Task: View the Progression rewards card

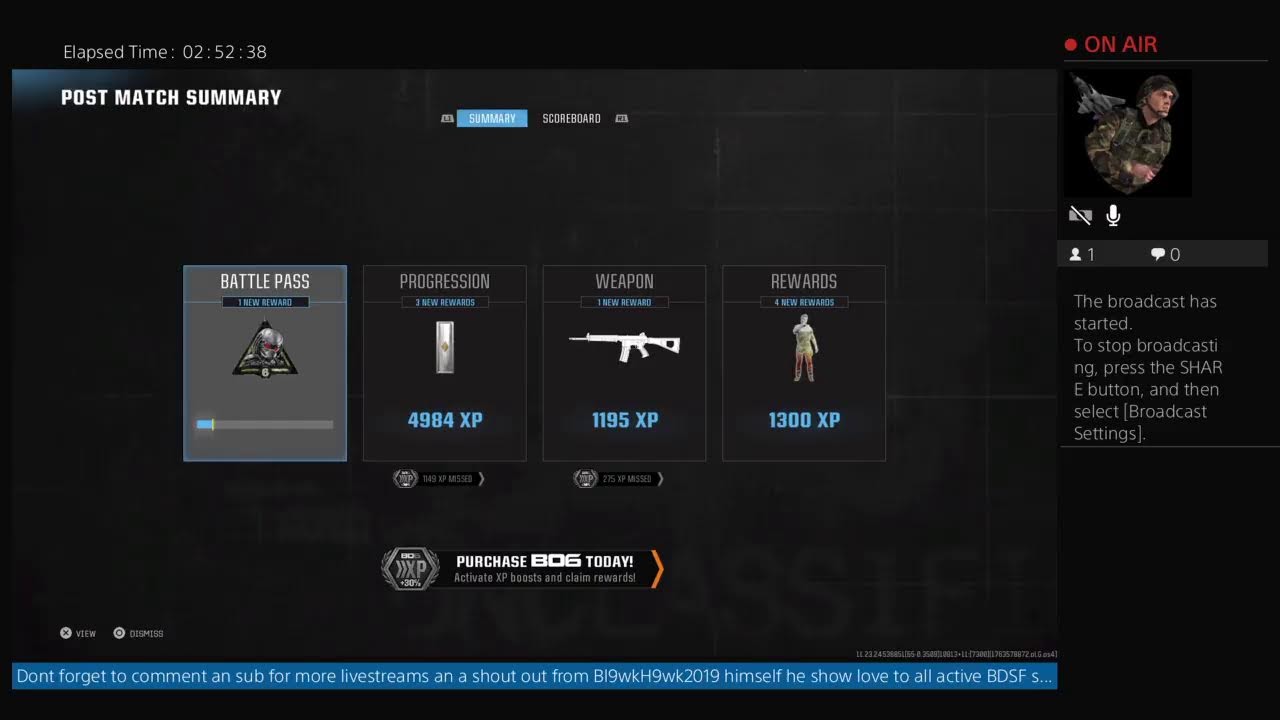Action: click(444, 363)
